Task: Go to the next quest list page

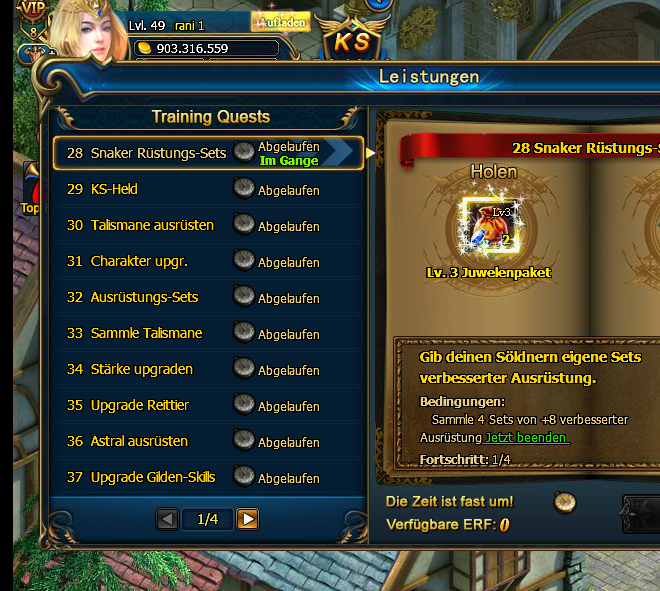Action: click(x=247, y=519)
